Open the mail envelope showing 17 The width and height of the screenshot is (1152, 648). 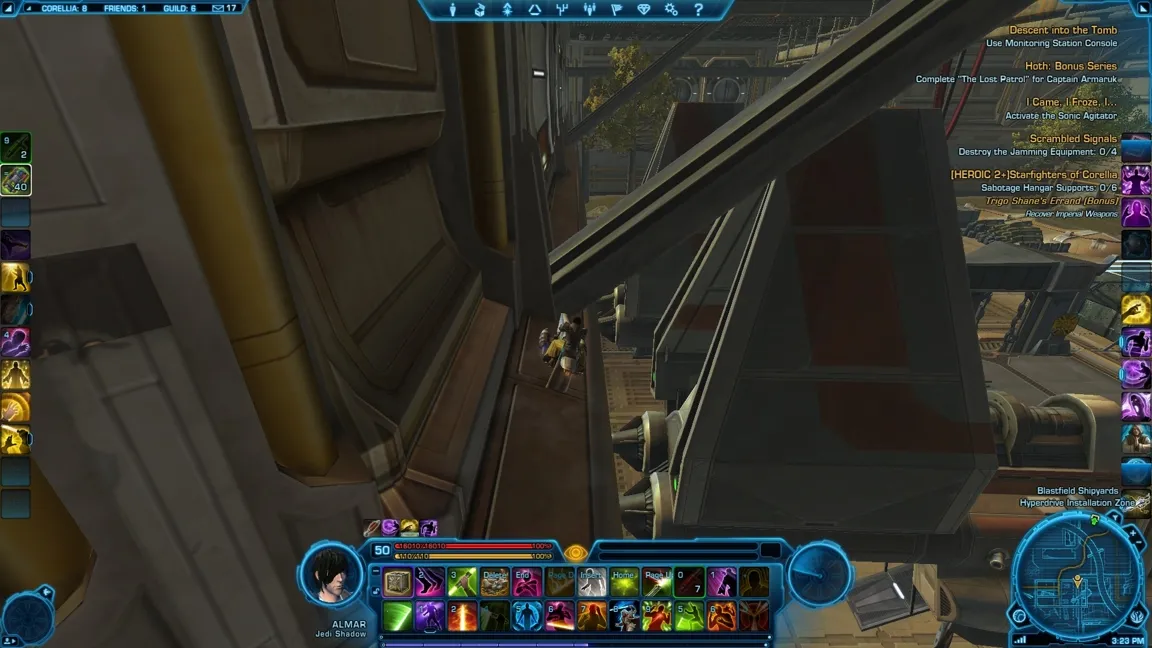pos(224,8)
